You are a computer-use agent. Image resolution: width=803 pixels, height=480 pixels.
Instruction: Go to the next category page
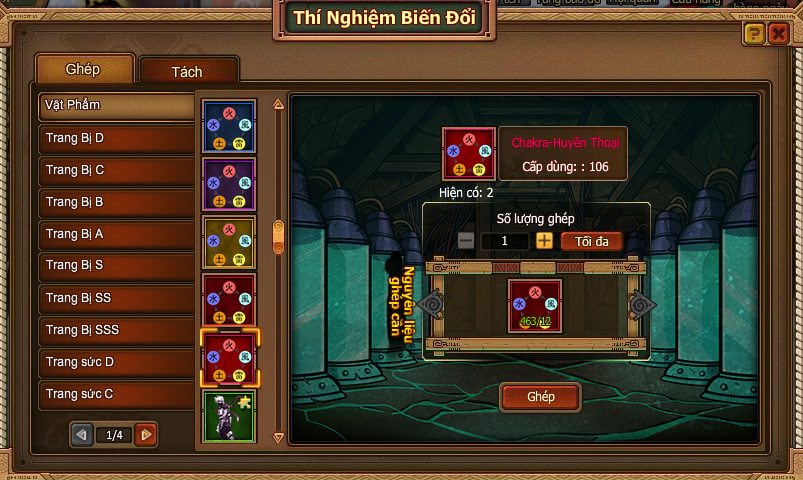click(146, 435)
